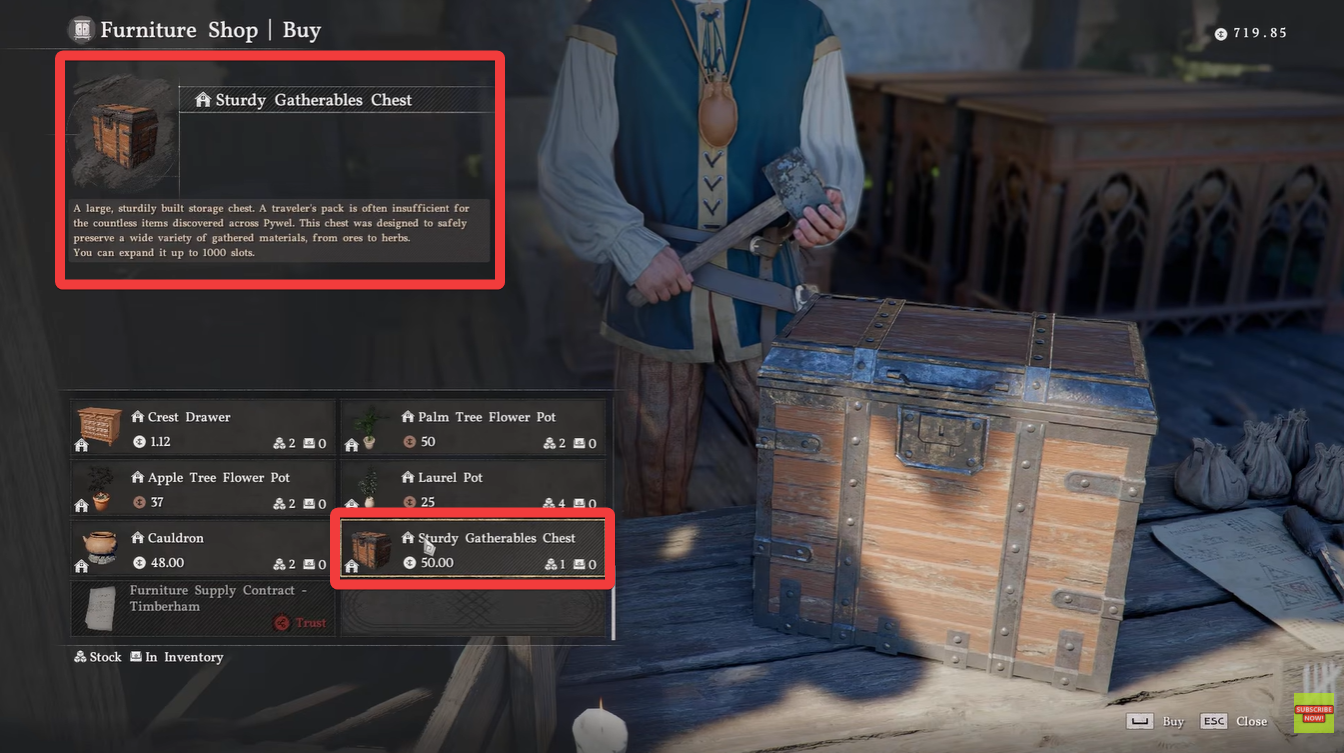Select the Sturdy Gatherables Chest listing
The height and width of the screenshot is (753, 1344).
pos(471,549)
